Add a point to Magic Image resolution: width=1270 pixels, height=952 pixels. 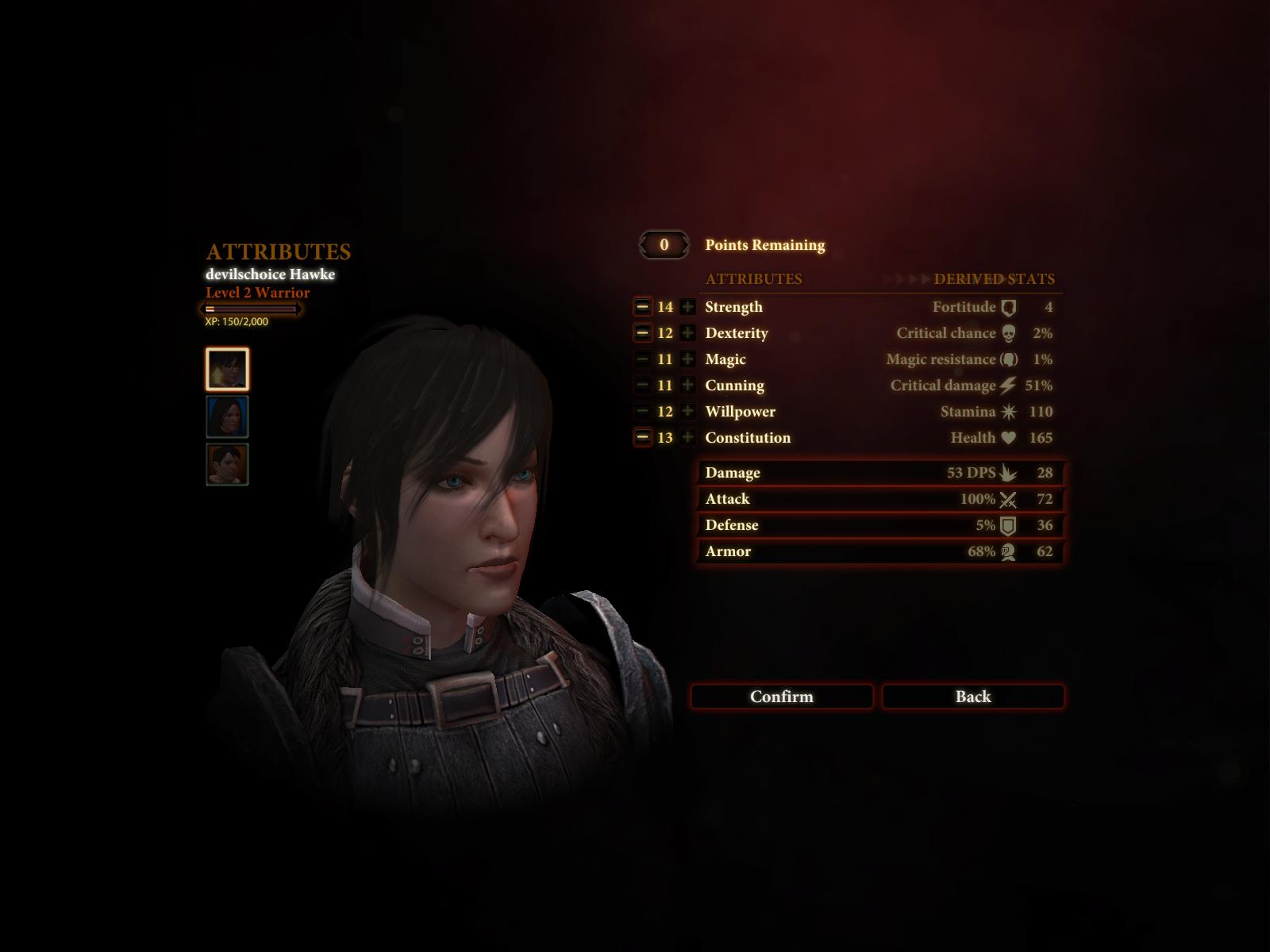pos(687,359)
